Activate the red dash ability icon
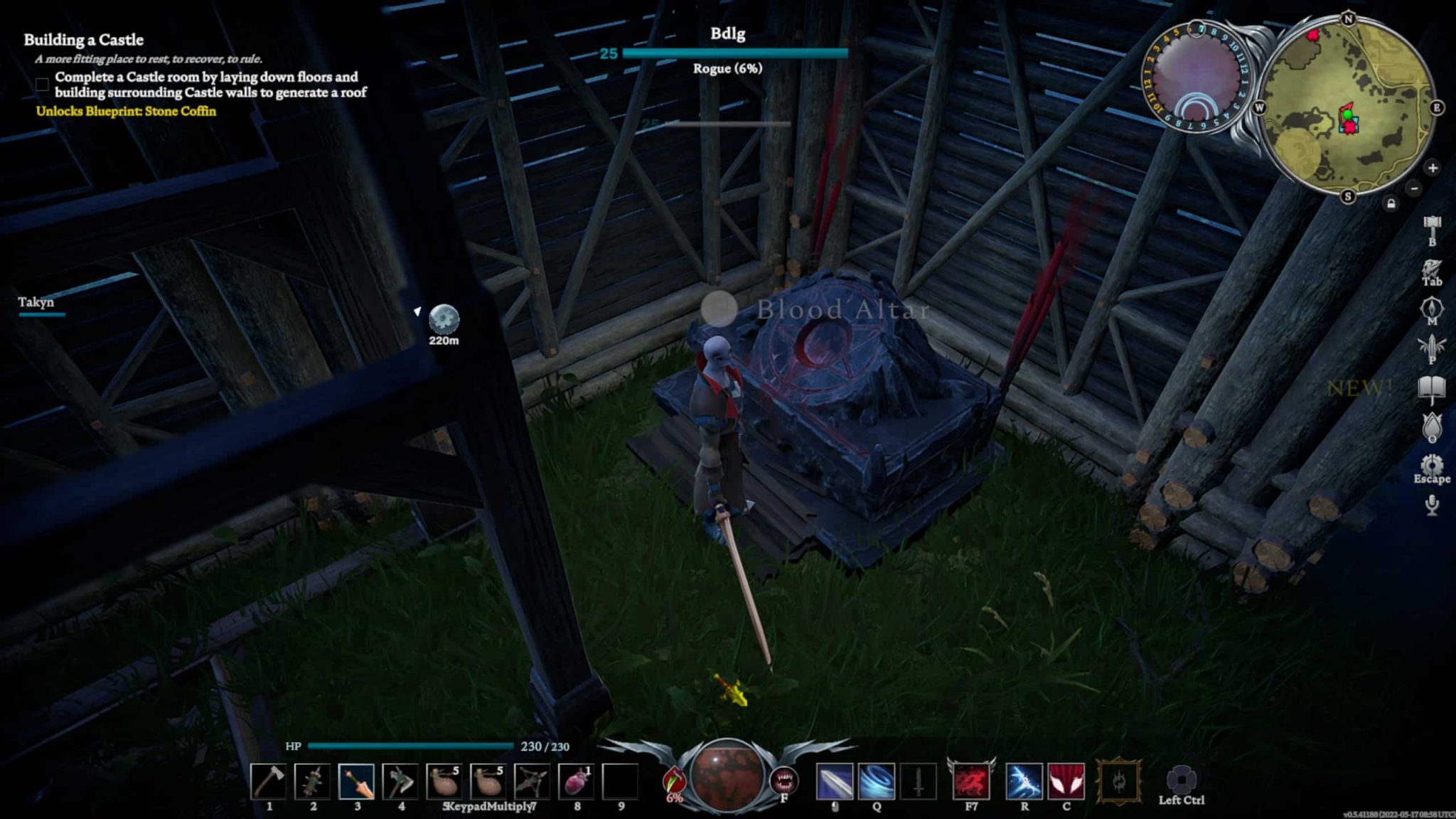The height and width of the screenshot is (819, 1456). 971,781
